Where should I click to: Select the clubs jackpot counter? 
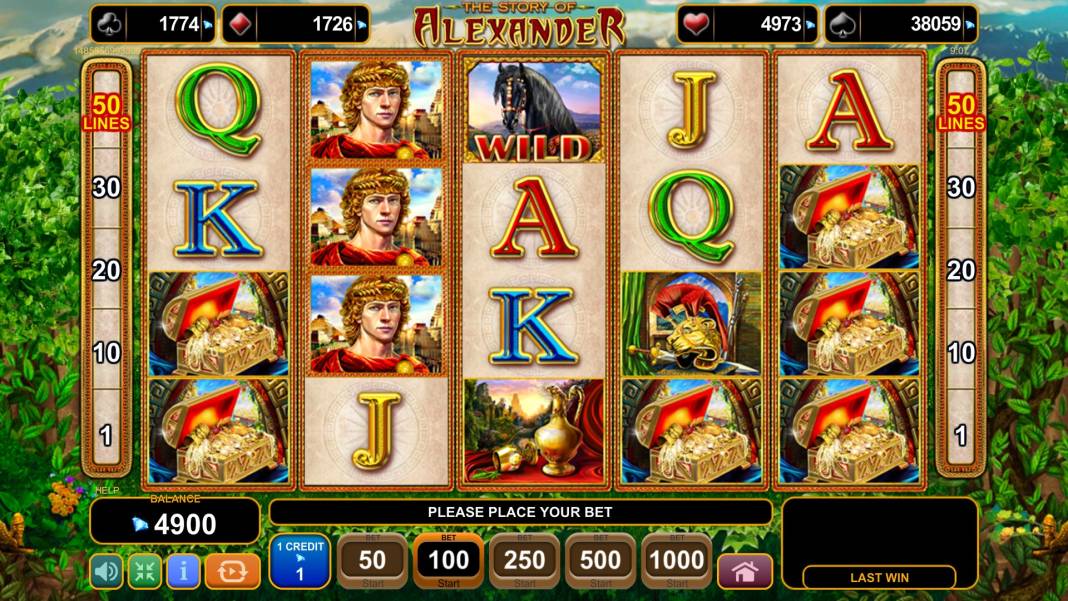[153, 25]
